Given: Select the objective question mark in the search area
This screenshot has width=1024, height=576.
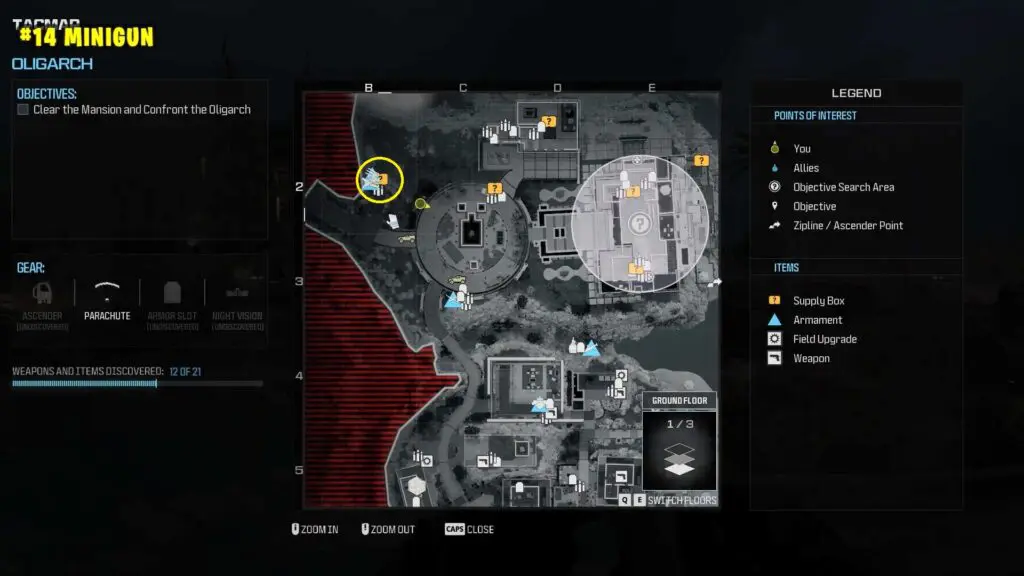Looking at the screenshot, I should [x=638, y=224].
